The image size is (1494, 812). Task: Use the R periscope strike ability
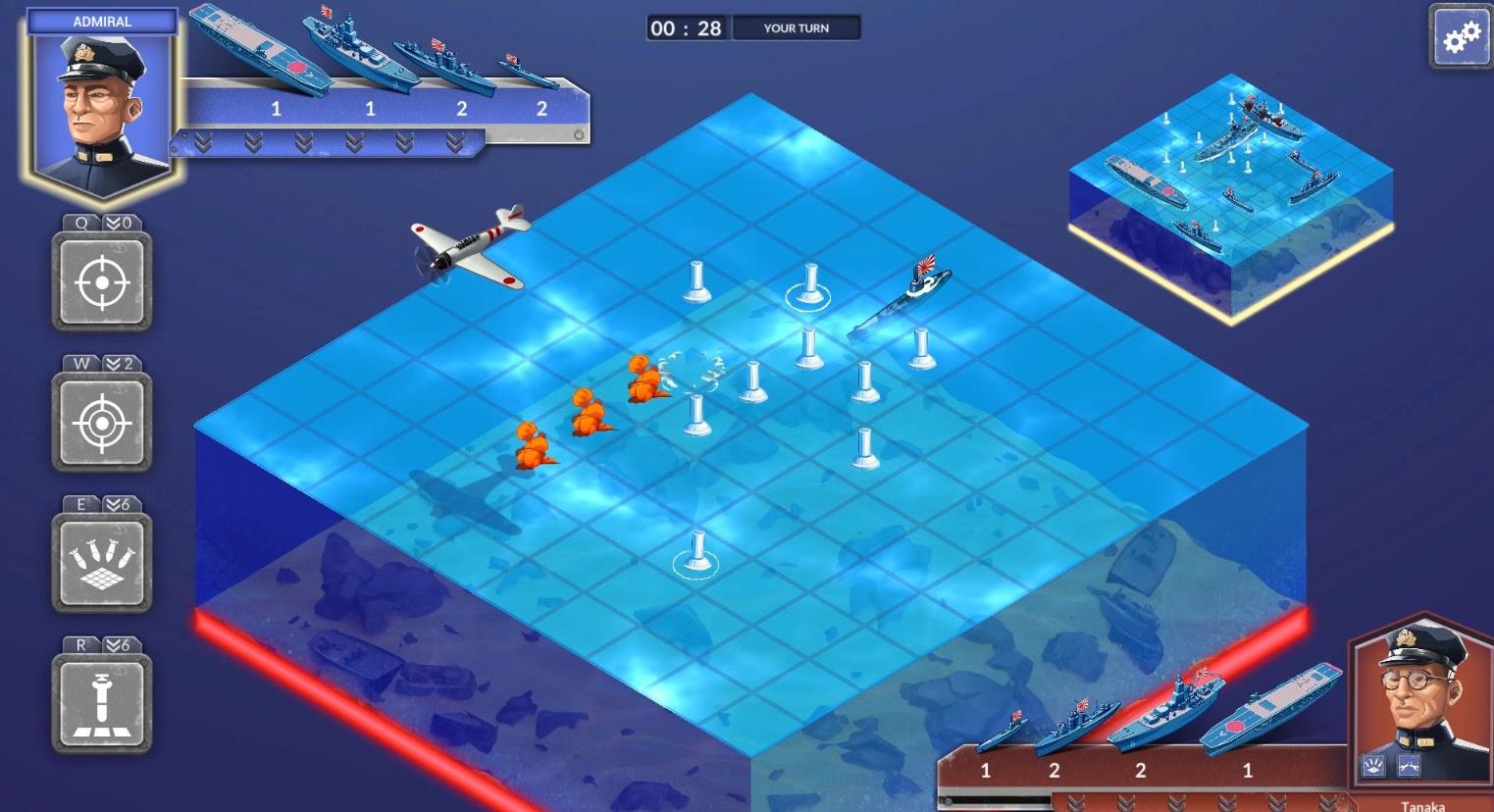(x=101, y=702)
